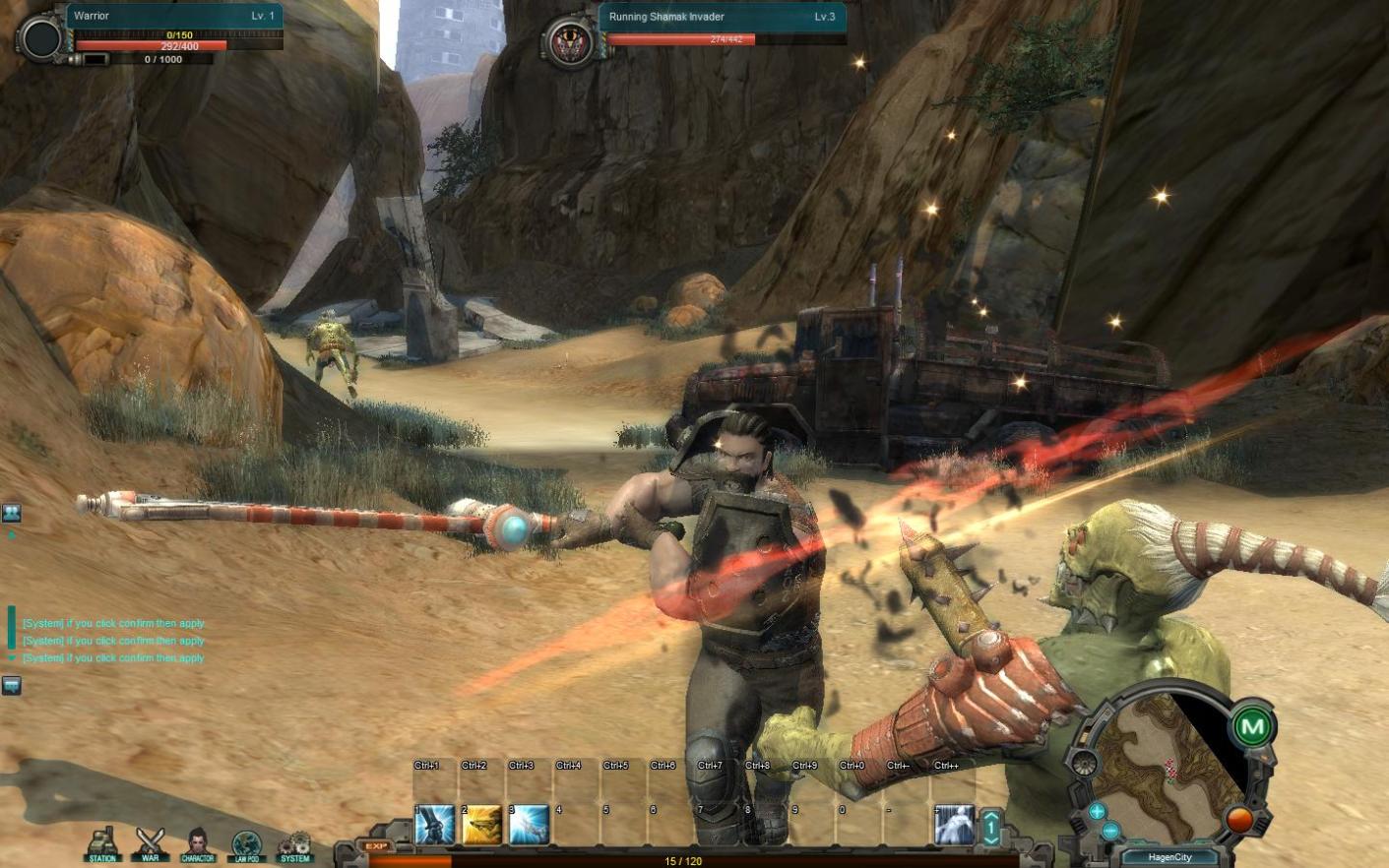The image size is (1389, 868).
Task: Open the friends icon above chat
Action: (12, 513)
